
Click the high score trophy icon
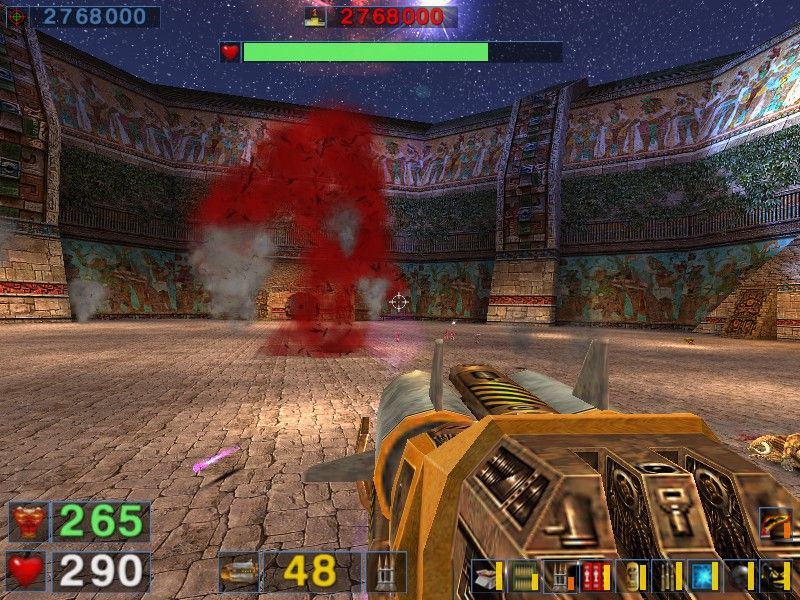coord(317,17)
